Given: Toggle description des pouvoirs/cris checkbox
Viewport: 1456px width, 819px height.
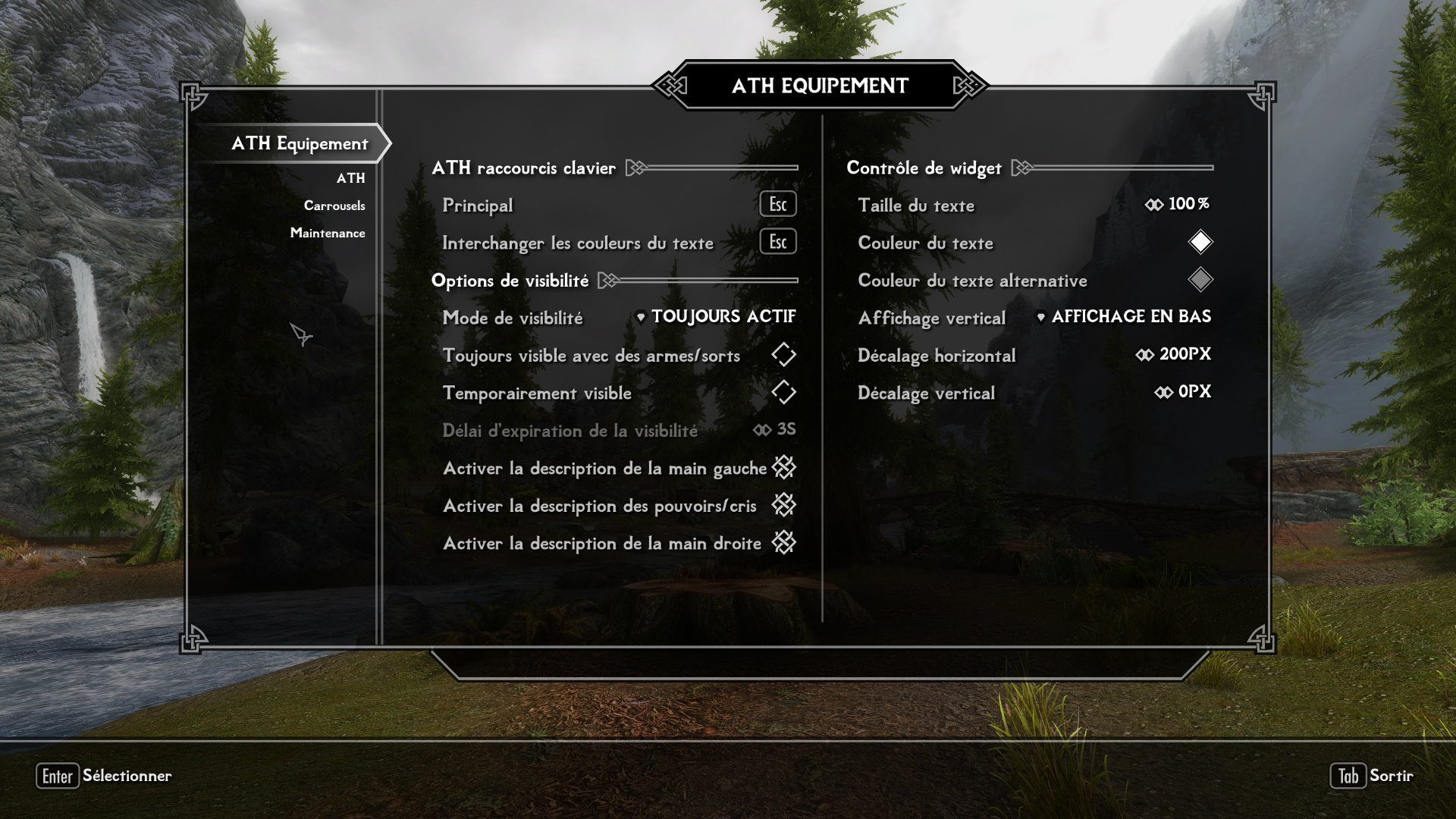Looking at the screenshot, I should coord(783,505).
